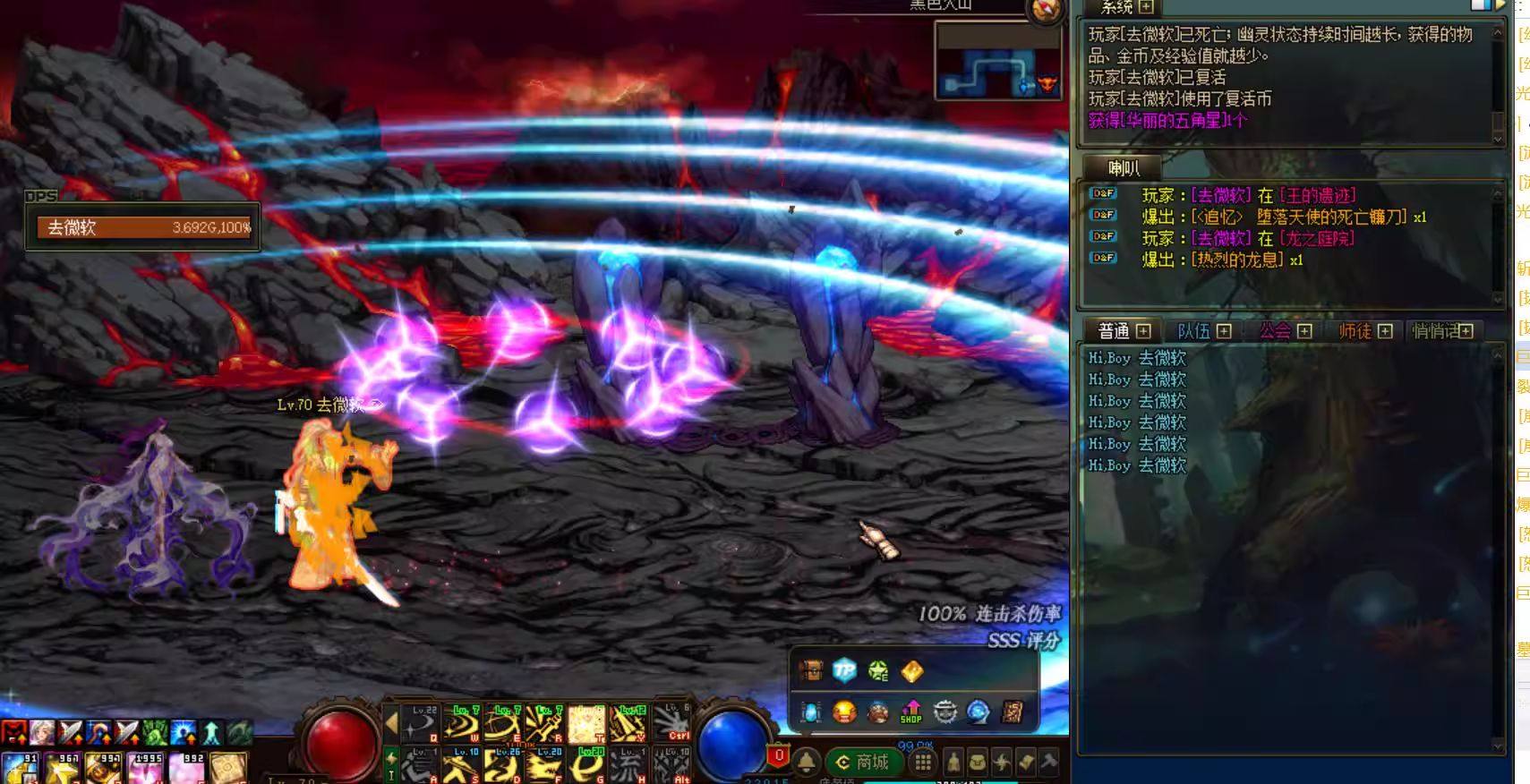Open the treasure chest menu icon
Screen dimensions: 1530x784
click(811, 670)
